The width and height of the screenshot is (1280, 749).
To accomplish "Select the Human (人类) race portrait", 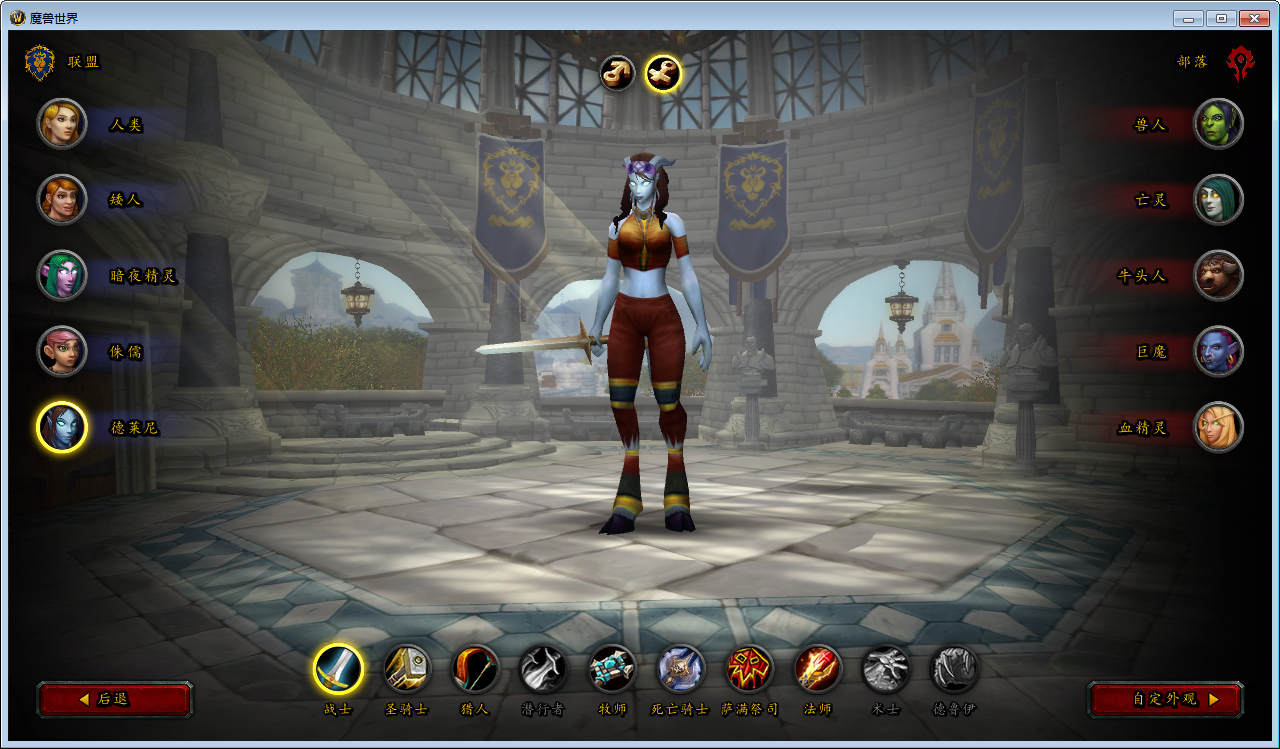I will pyautogui.click(x=62, y=123).
